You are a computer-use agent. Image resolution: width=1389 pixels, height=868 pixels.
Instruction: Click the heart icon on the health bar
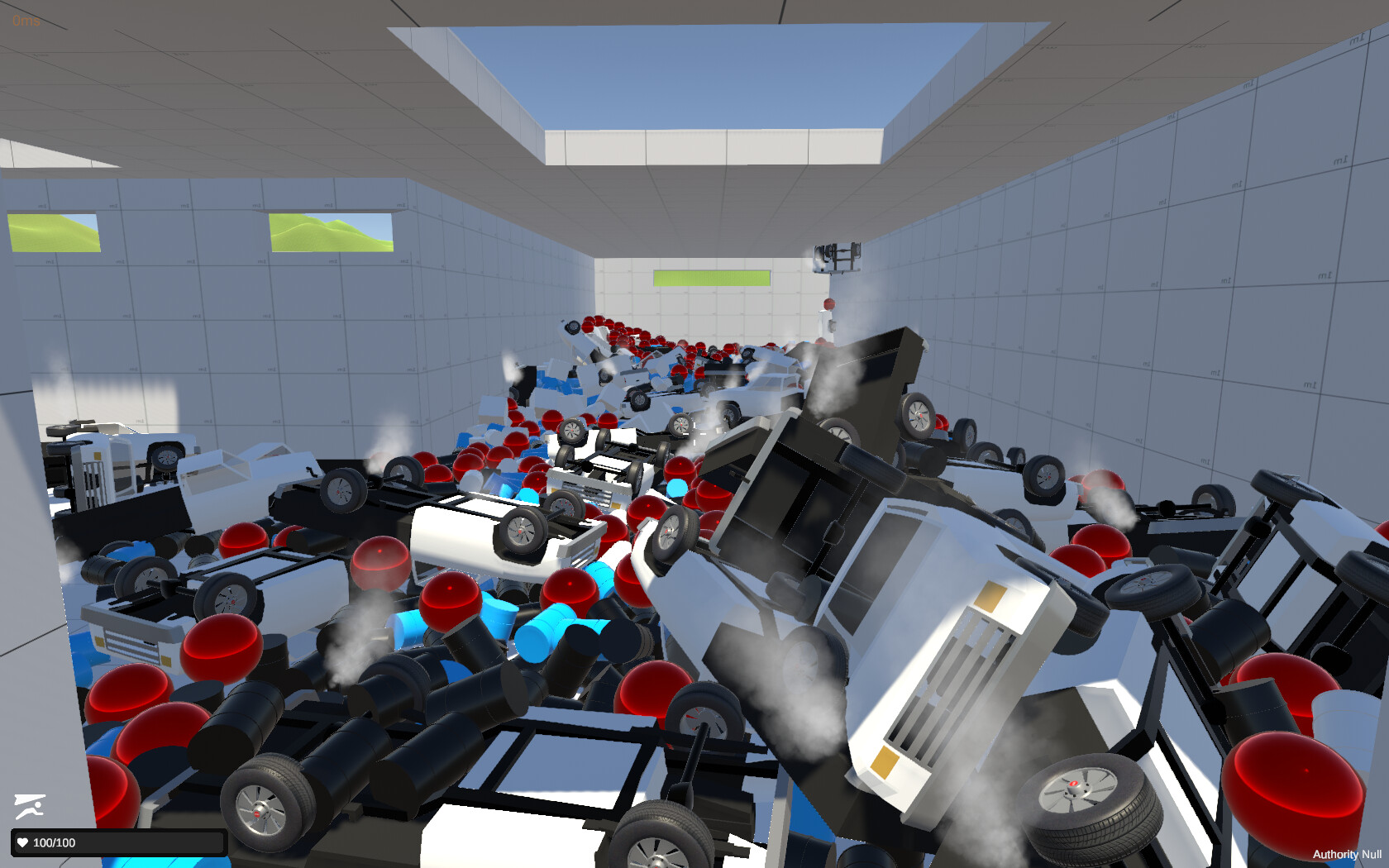[21, 842]
